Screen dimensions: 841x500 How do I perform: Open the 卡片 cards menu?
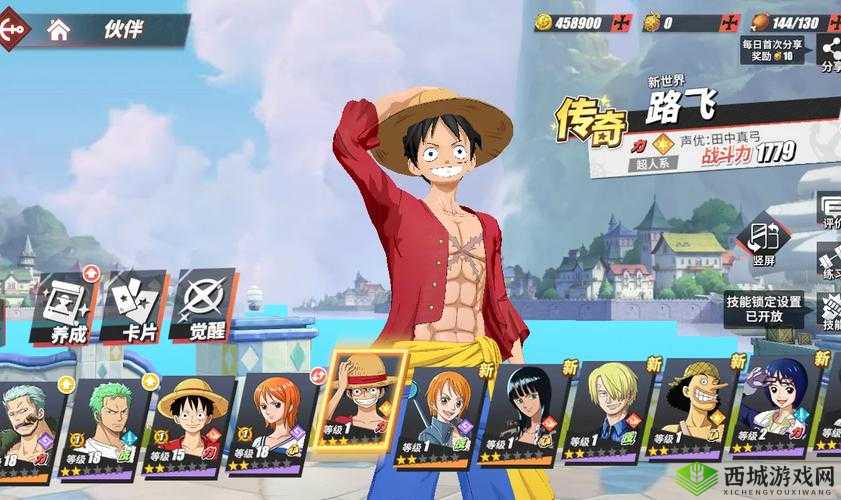click(x=133, y=307)
